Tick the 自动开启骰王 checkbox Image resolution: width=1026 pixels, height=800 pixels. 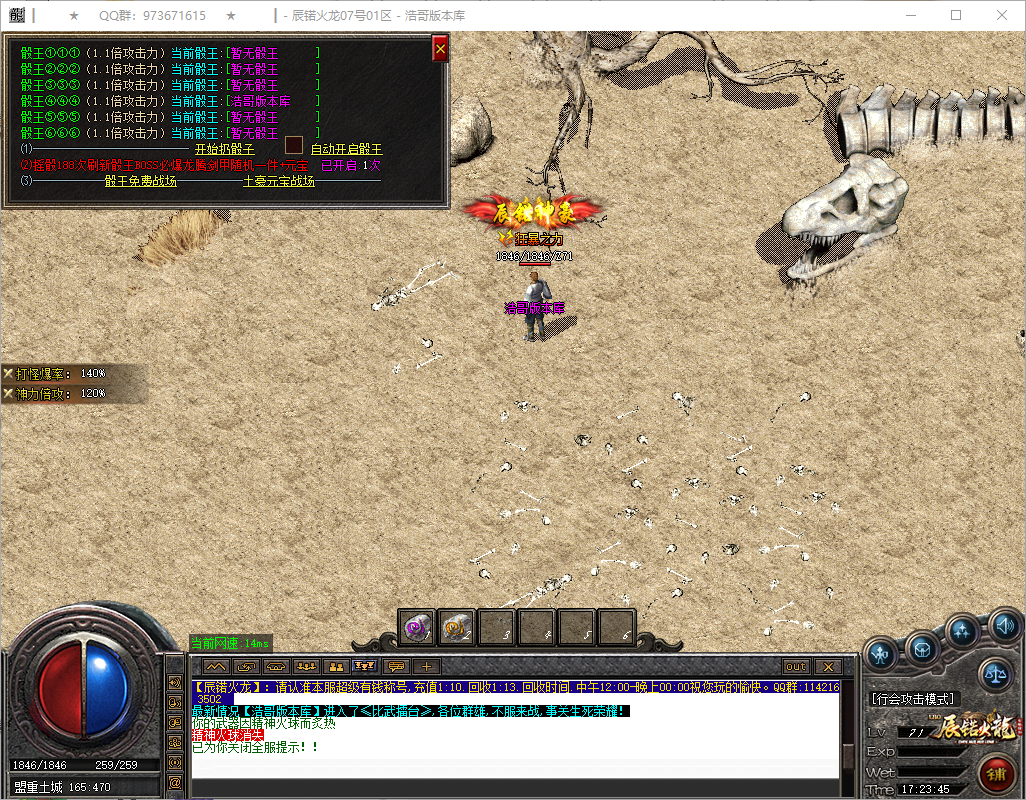click(x=294, y=145)
